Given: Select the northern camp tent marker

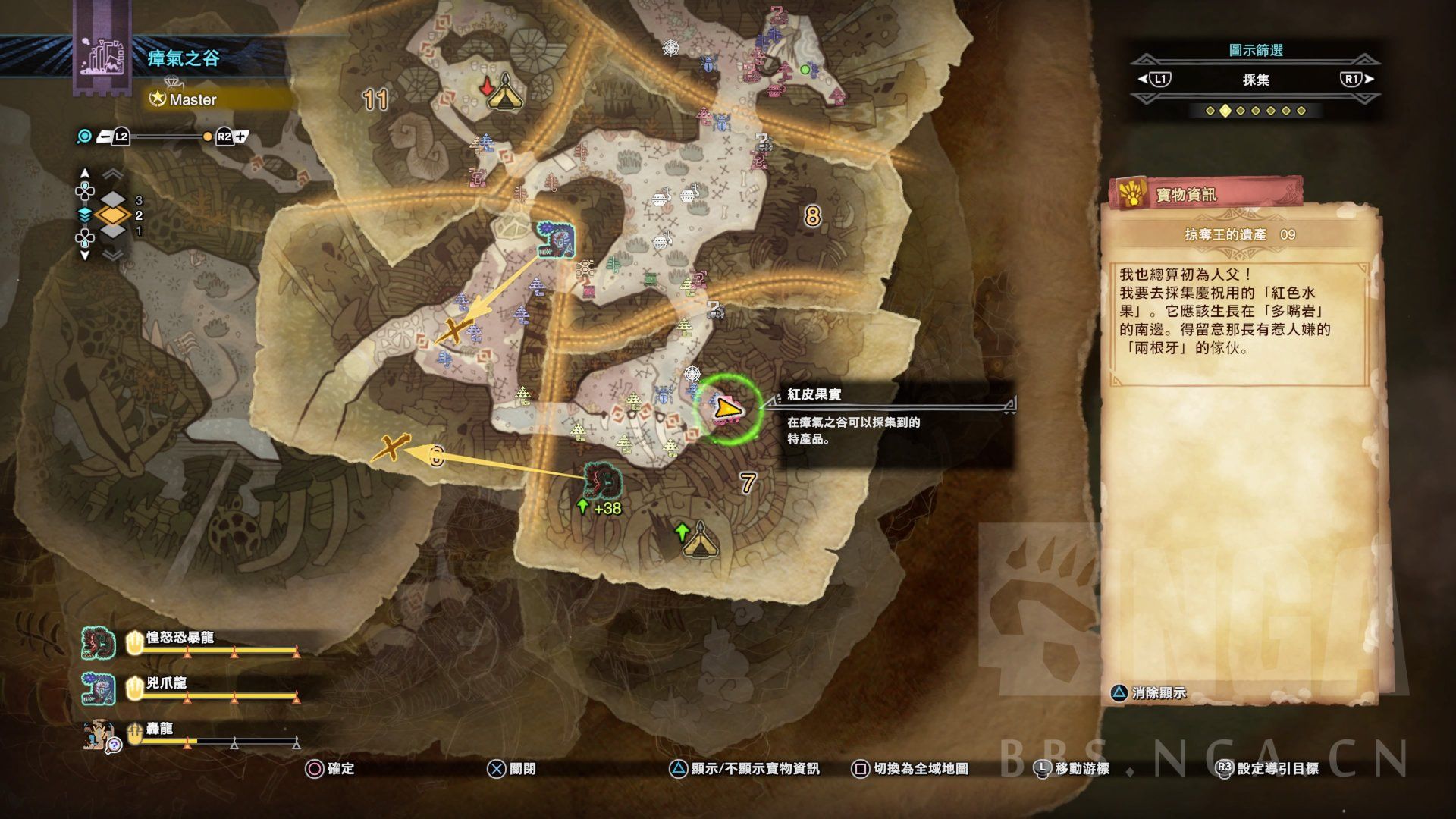Looking at the screenshot, I should click(499, 95).
